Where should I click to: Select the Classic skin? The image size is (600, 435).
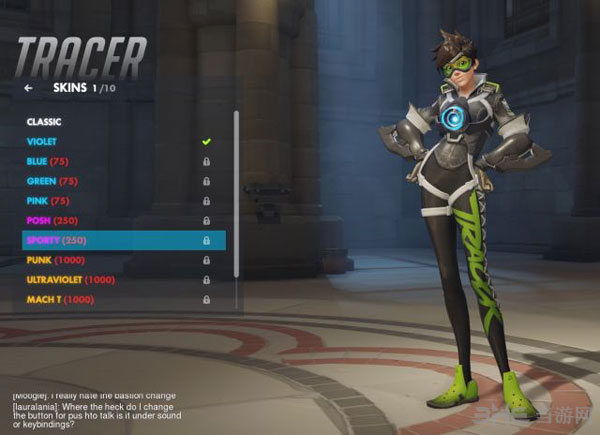44,122
